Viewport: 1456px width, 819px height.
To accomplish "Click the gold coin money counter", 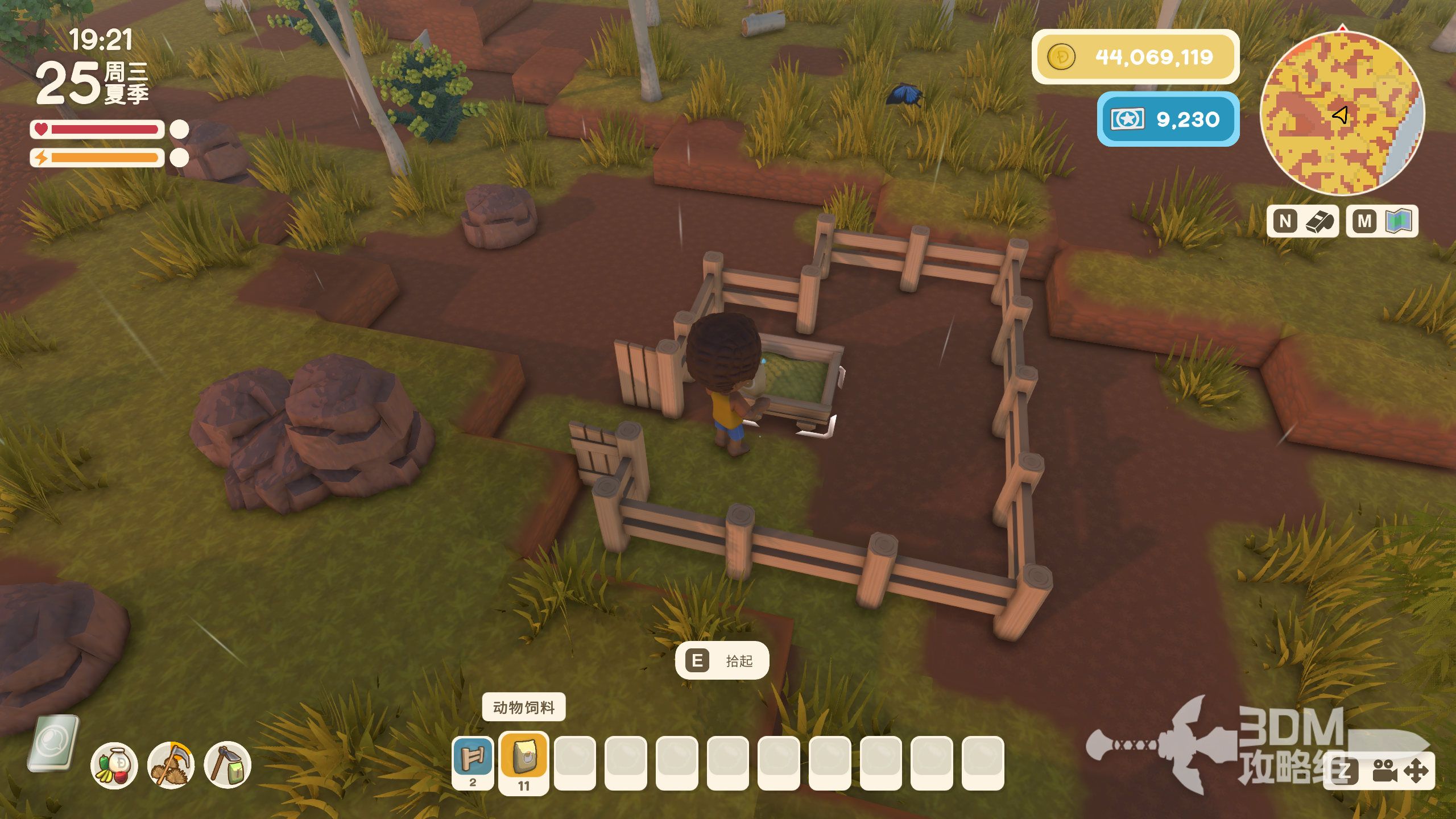I will 1135,57.
